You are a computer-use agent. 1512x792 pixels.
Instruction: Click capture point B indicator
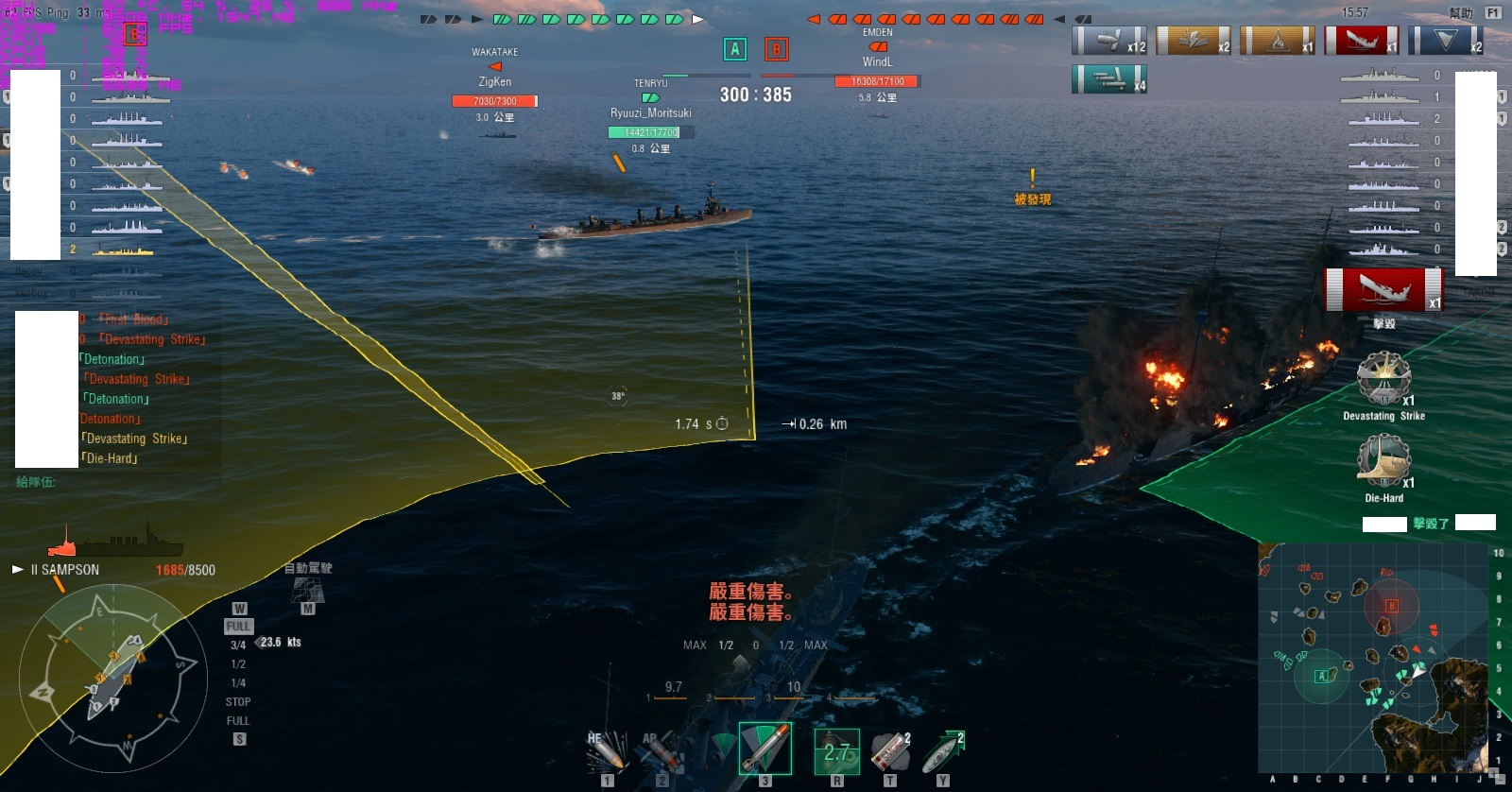[777, 49]
